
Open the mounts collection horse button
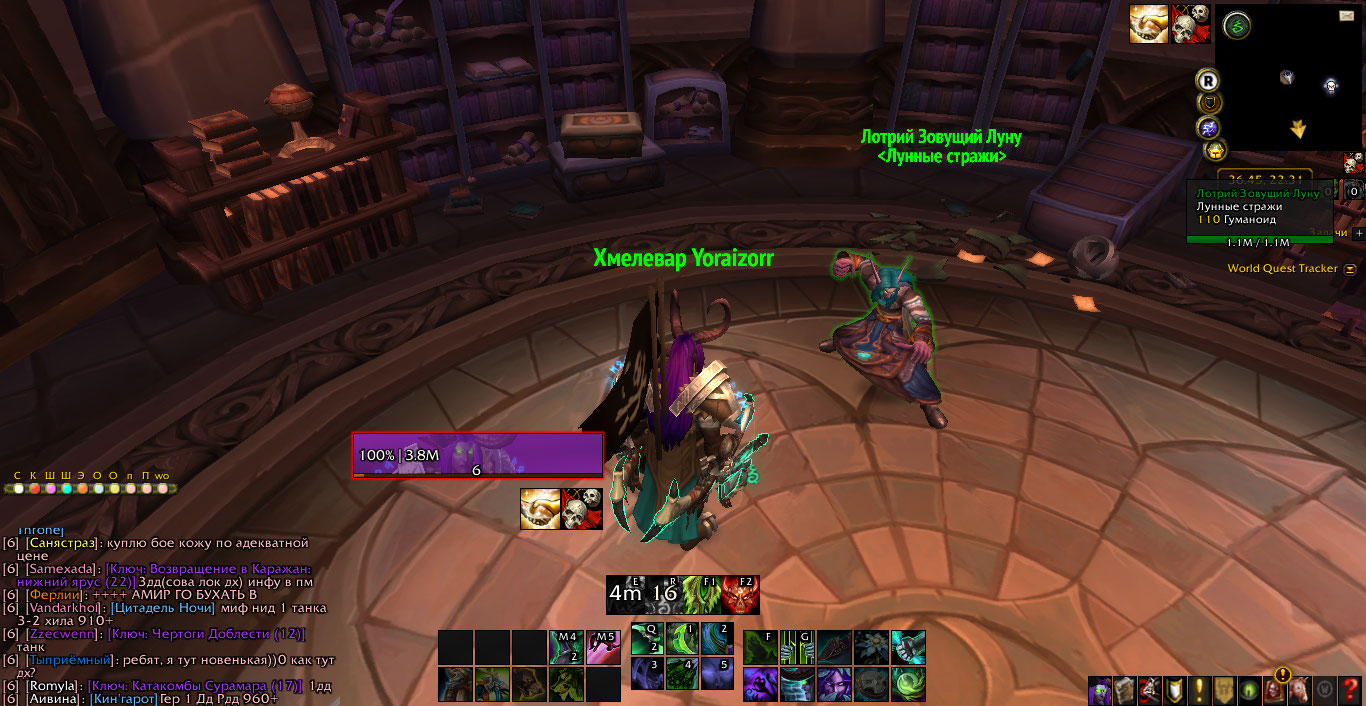tap(1299, 690)
